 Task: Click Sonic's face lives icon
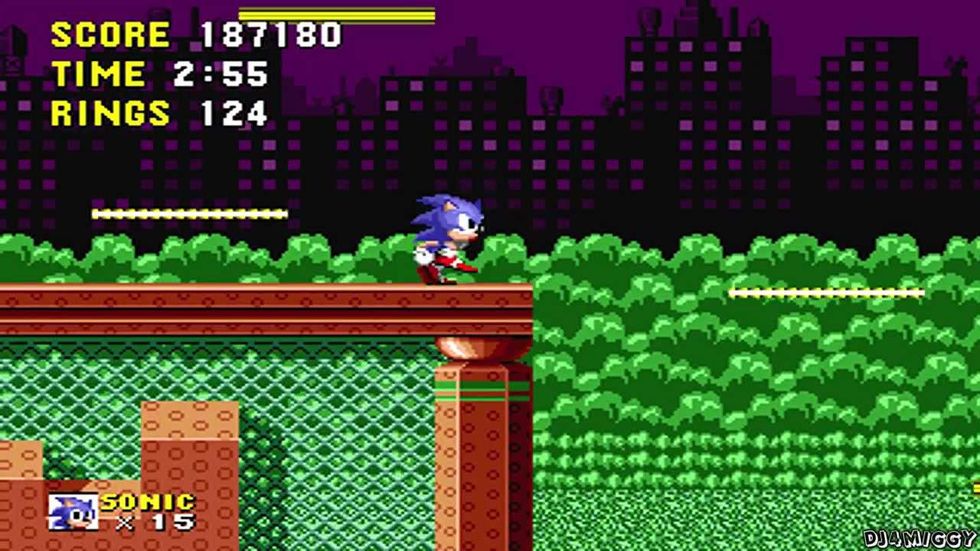[73, 511]
